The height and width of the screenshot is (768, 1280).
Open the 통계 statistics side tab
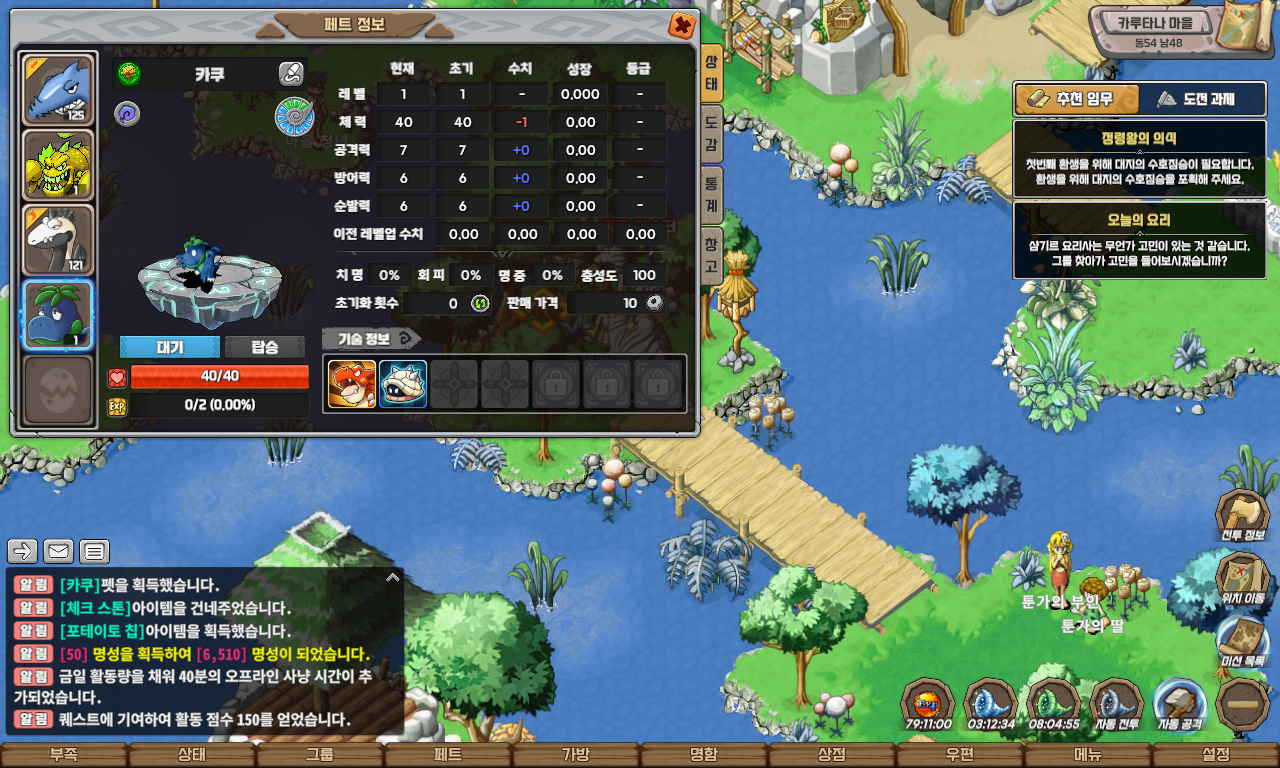(x=711, y=195)
